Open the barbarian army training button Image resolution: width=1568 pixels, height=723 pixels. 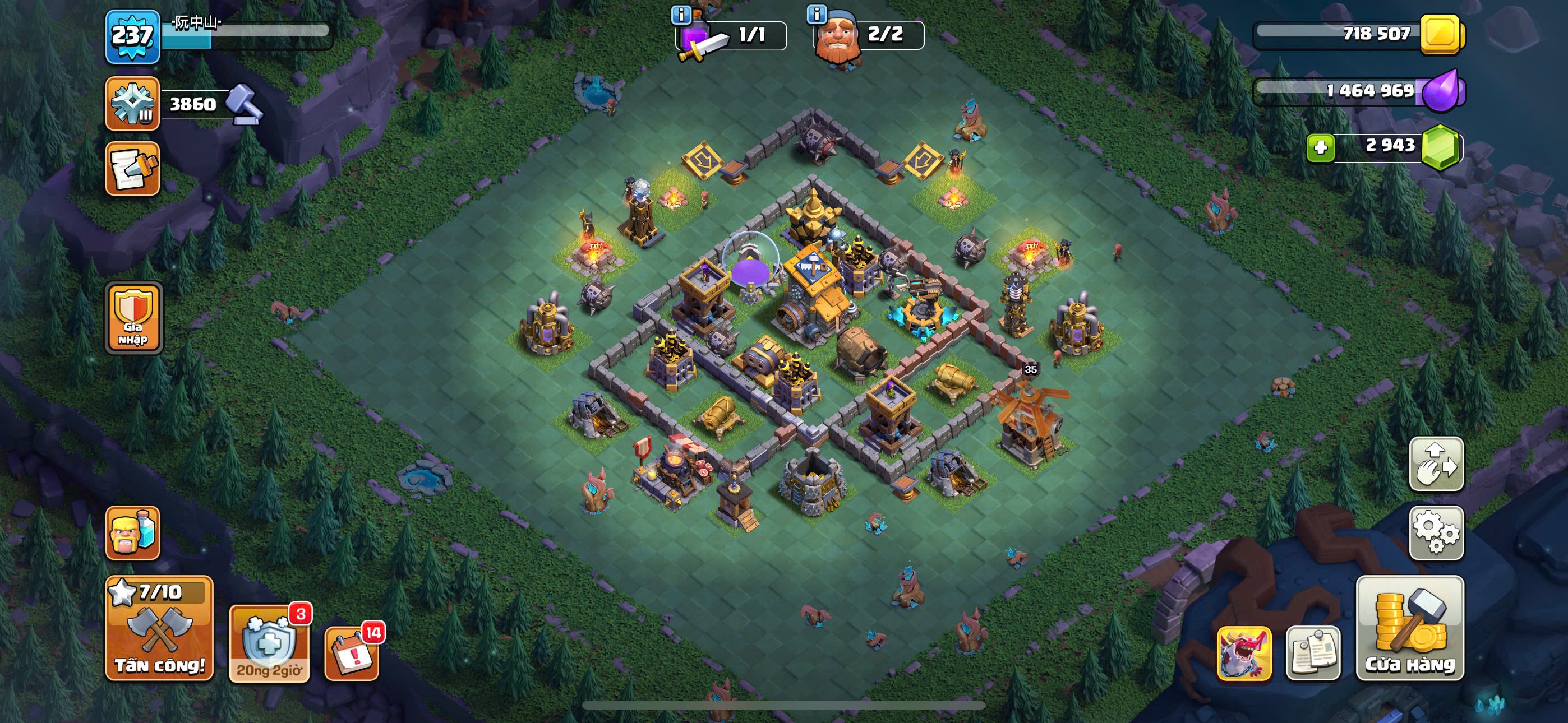(x=133, y=532)
